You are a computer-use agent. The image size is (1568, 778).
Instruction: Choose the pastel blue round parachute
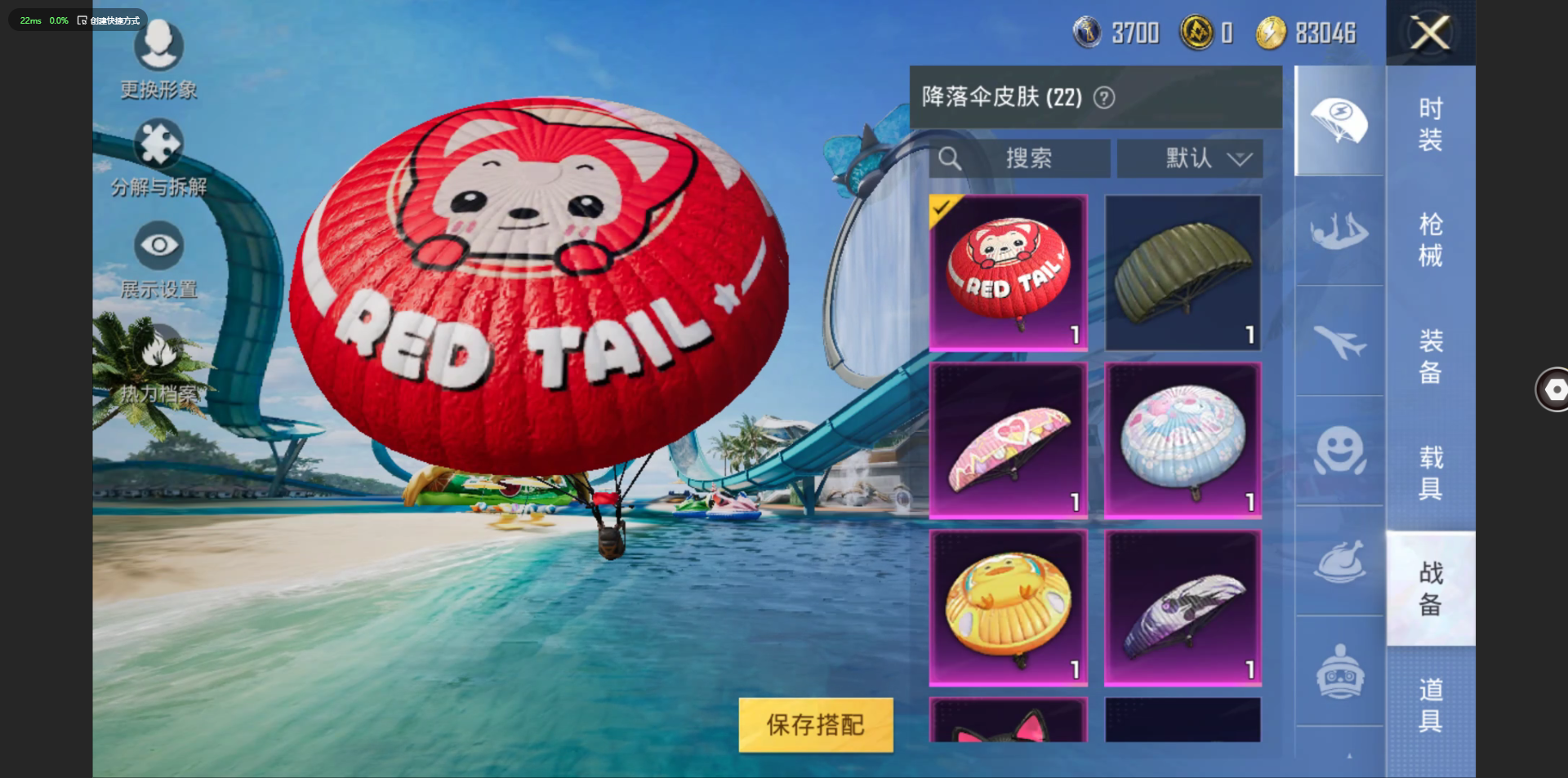pos(1183,441)
